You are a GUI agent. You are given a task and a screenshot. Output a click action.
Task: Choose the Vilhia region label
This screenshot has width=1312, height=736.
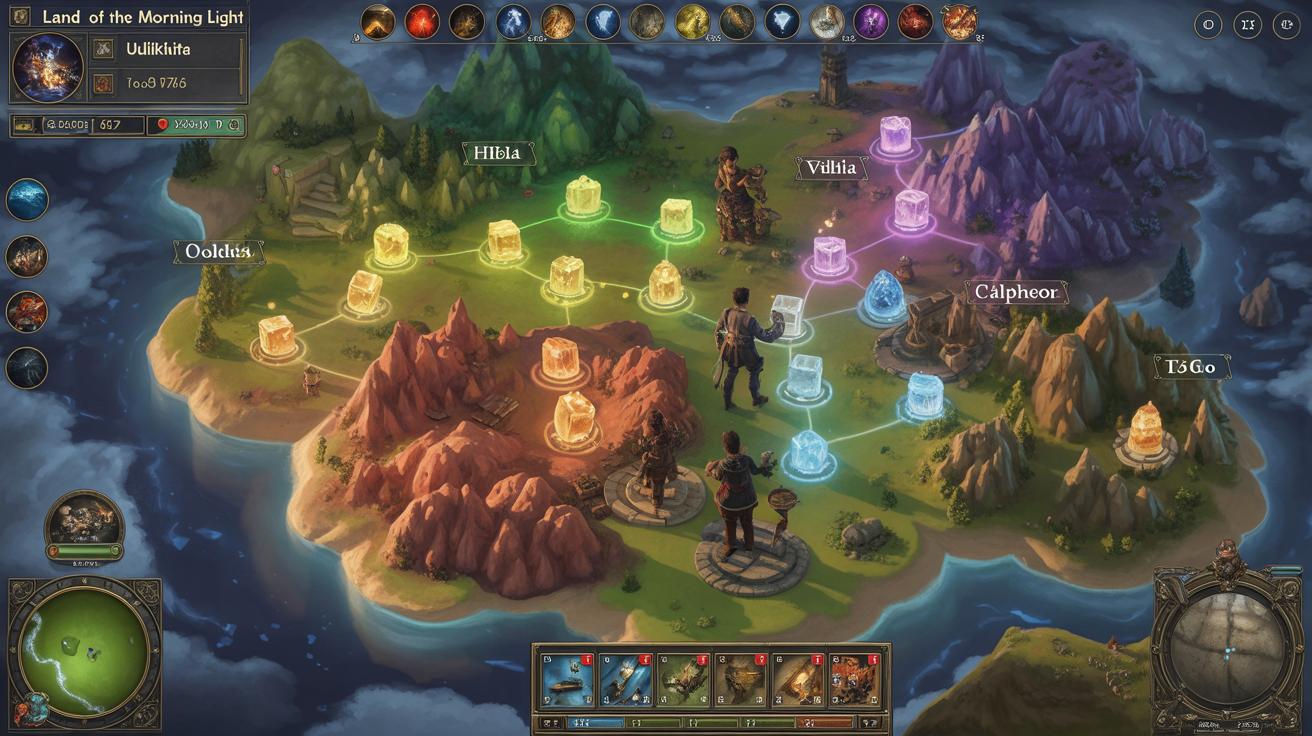click(x=831, y=167)
